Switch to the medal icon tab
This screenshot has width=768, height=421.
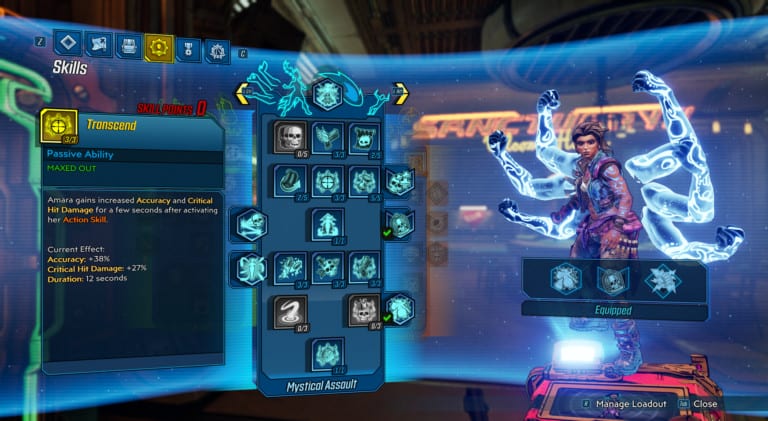point(187,48)
